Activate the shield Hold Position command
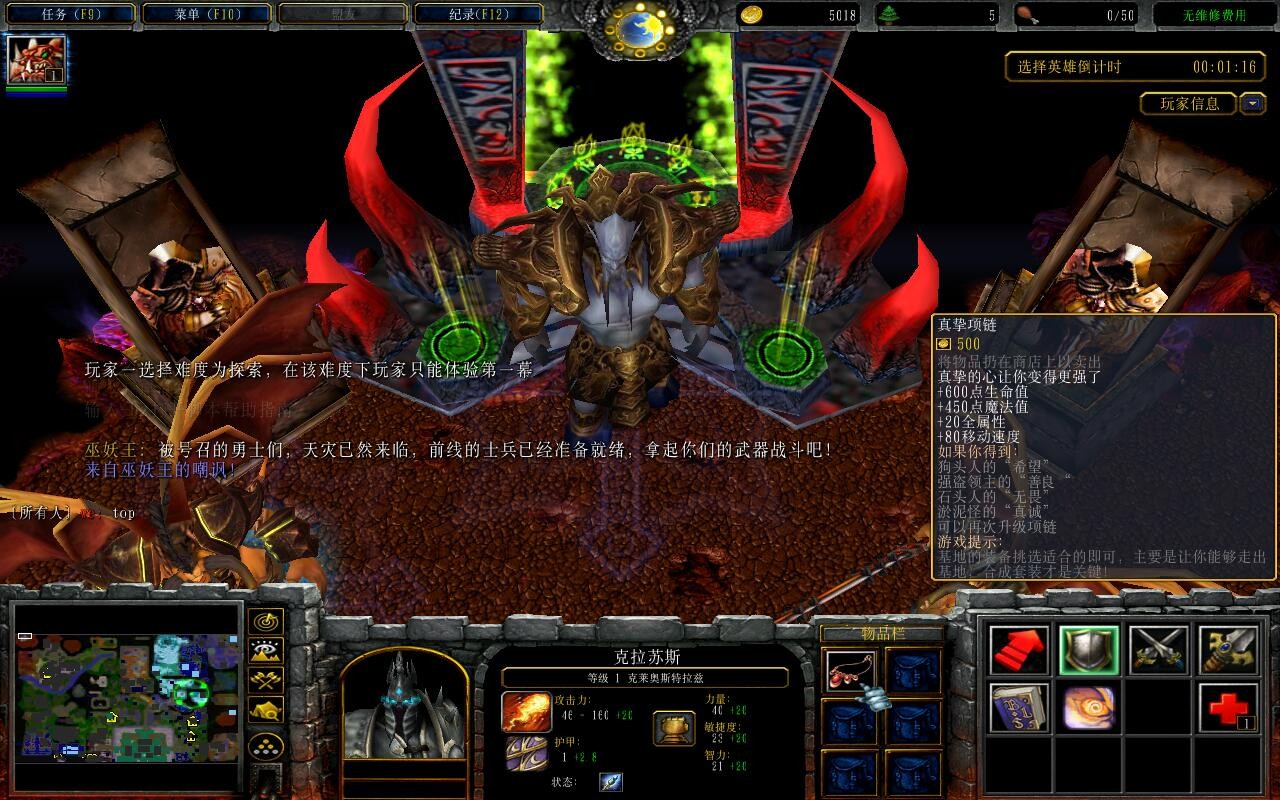 point(1089,650)
